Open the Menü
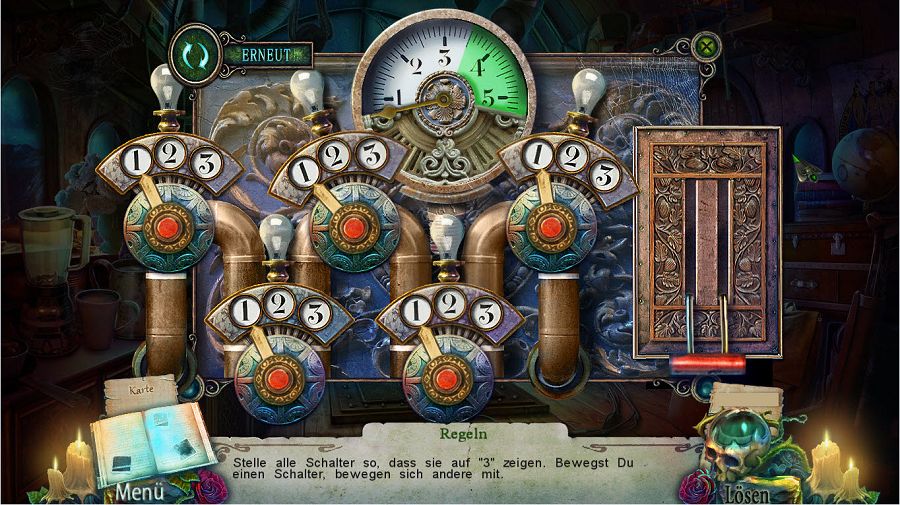900x505 pixels. pos(139,492)
